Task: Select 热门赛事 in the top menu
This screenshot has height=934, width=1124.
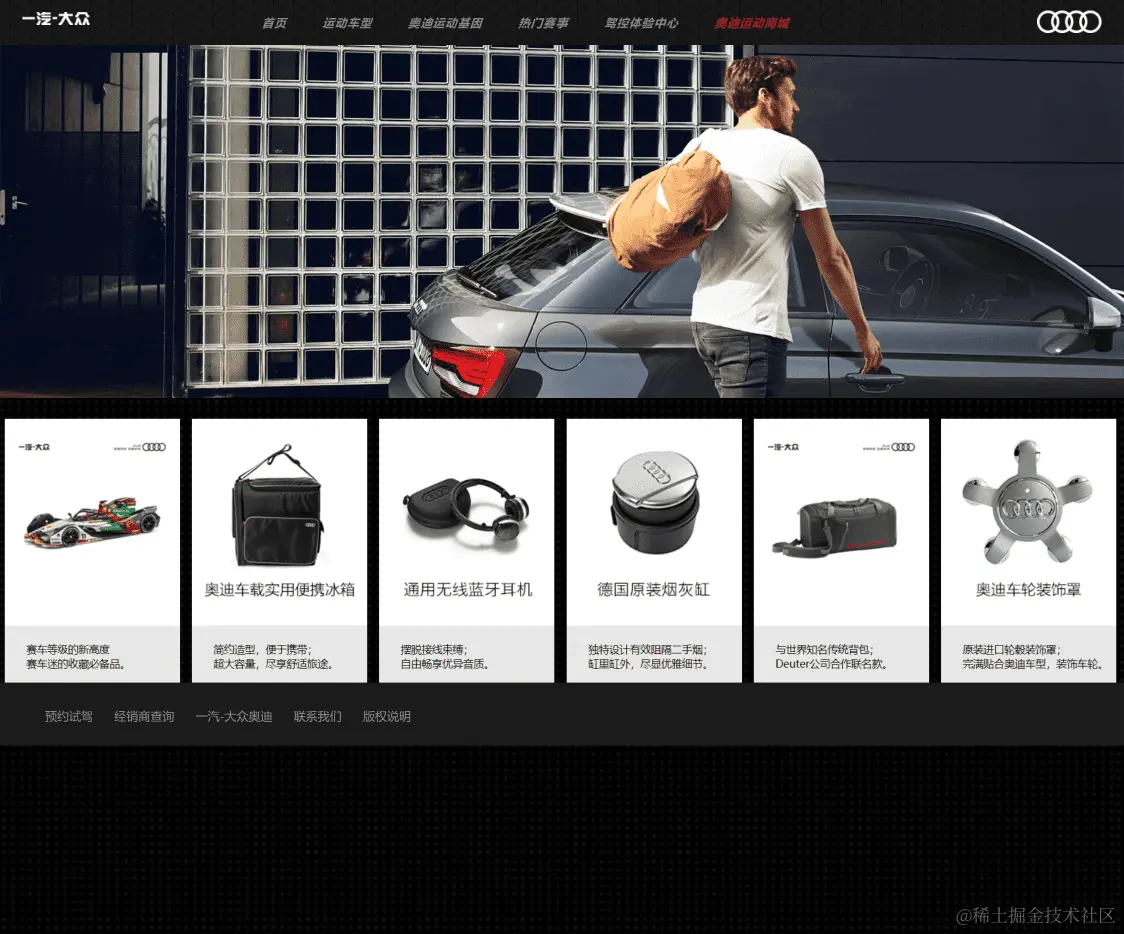Action: [543, 23]
